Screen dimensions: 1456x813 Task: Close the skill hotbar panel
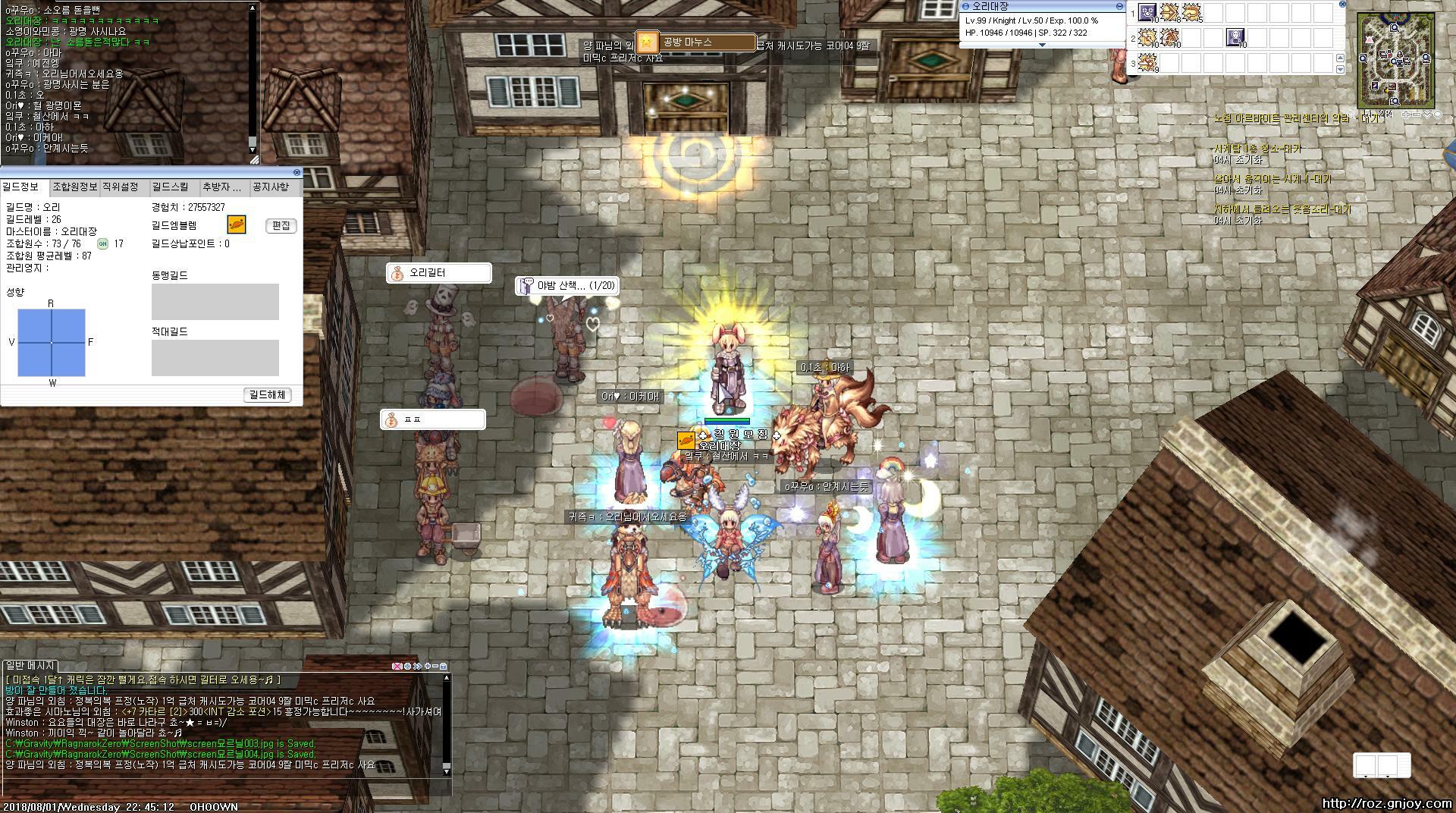[1341, 5]
